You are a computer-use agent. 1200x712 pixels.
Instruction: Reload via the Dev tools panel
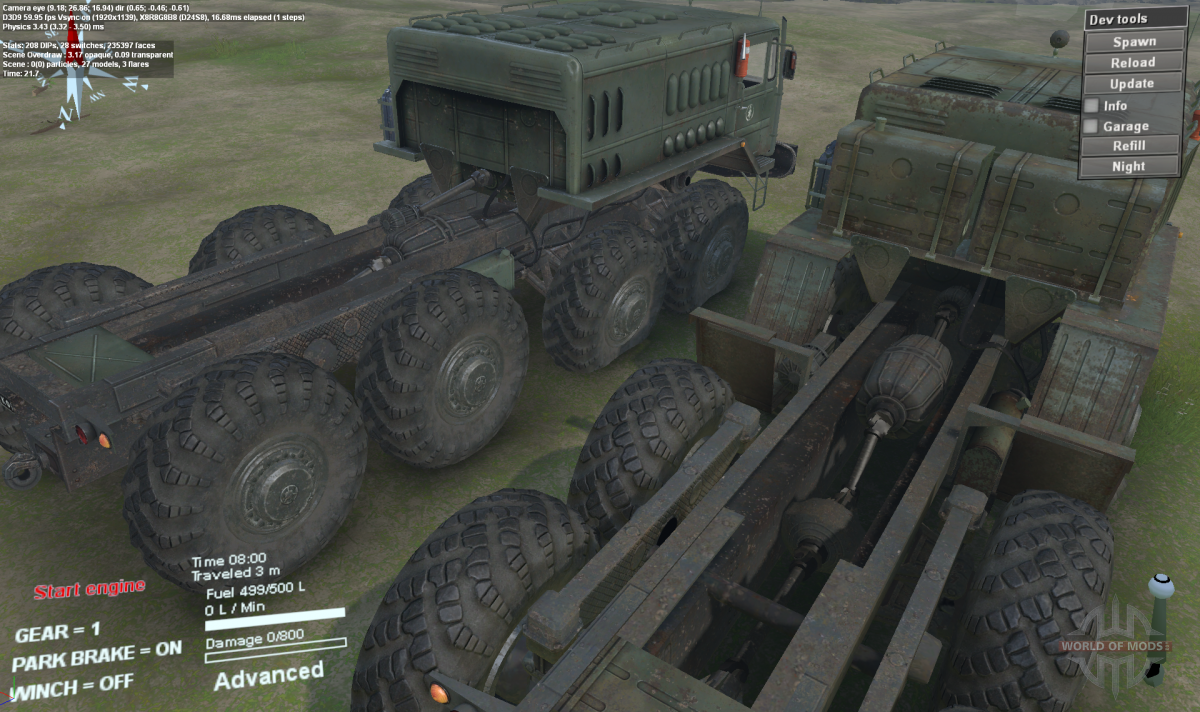click(1133, 63)
